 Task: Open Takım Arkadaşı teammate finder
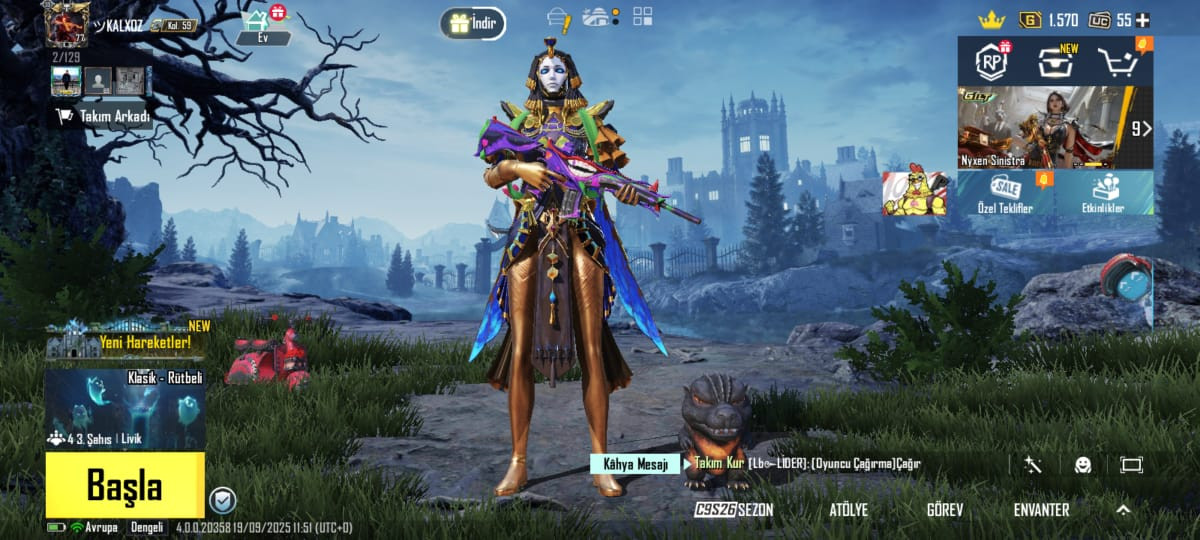pyautogui.click(x=105, y=116)
